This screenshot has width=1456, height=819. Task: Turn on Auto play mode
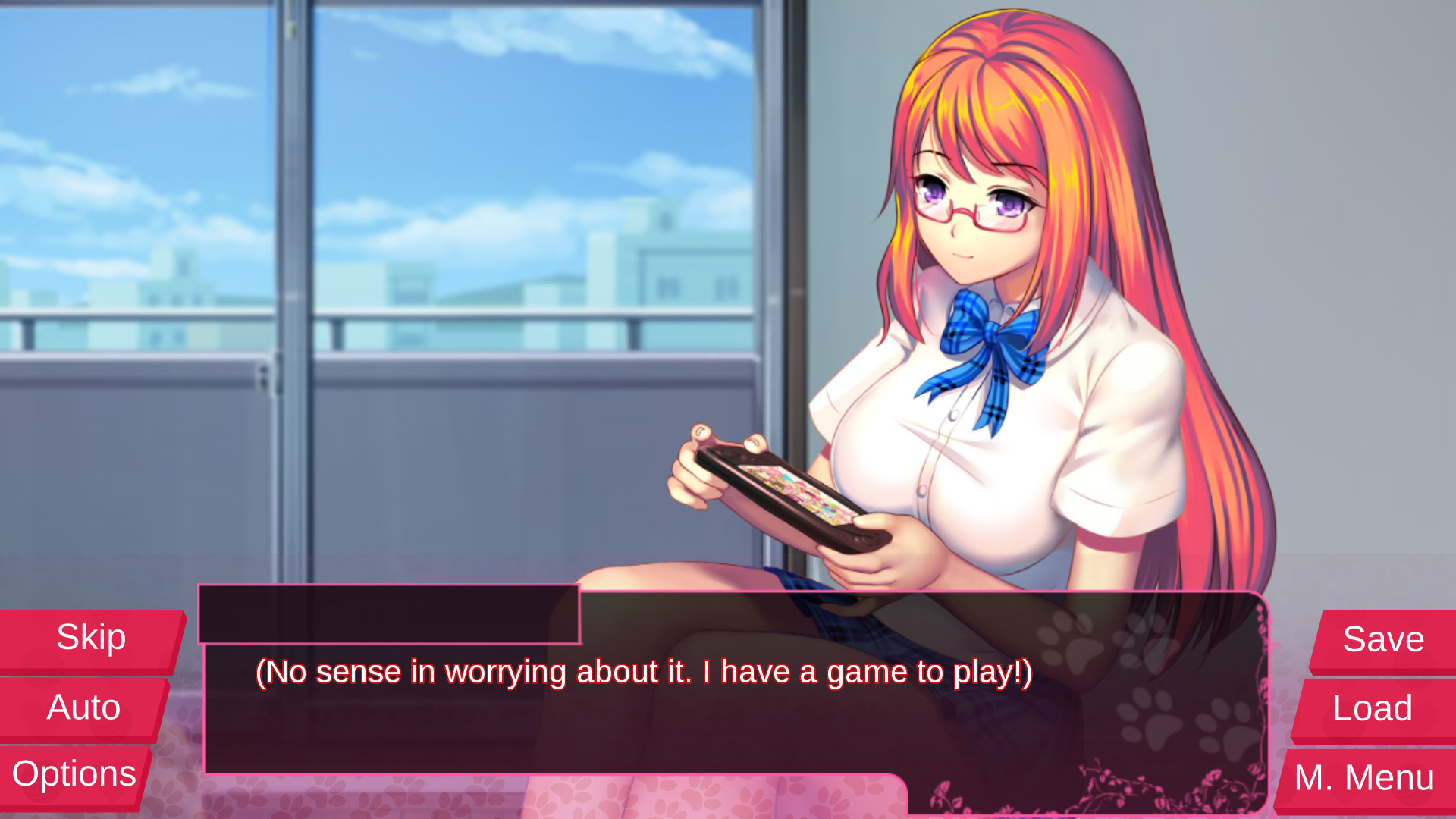tap(82, 707)
